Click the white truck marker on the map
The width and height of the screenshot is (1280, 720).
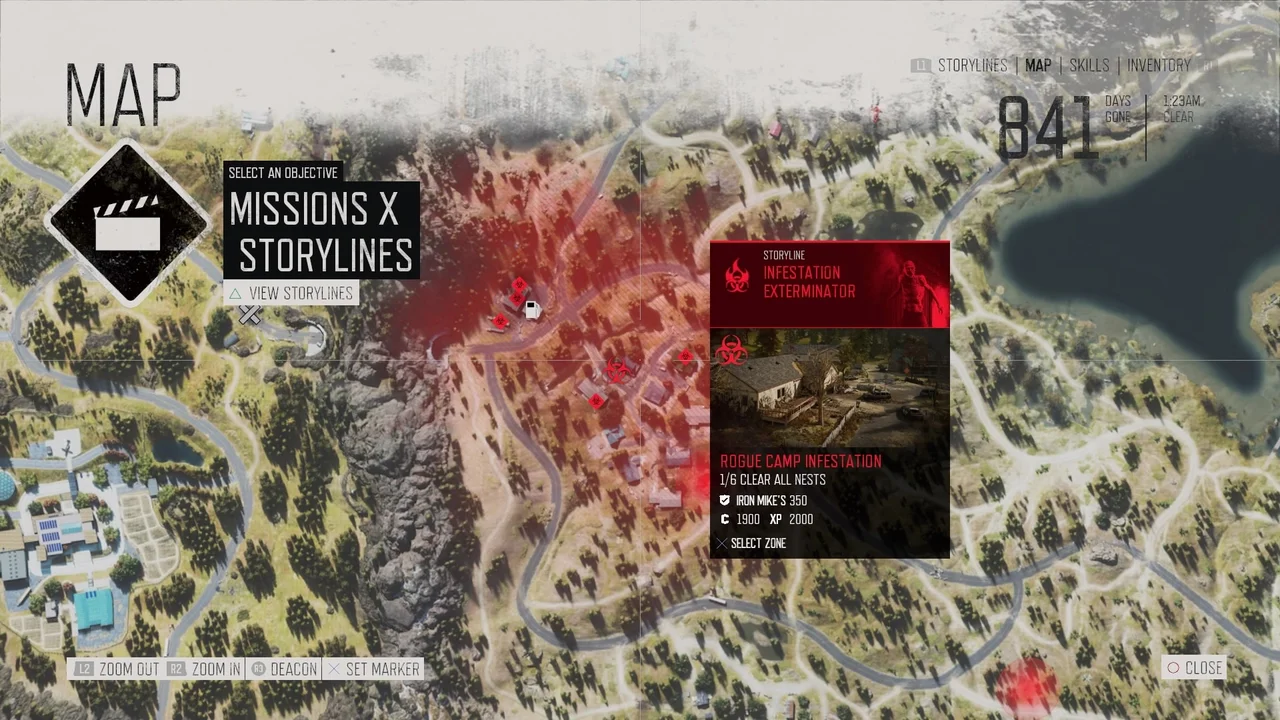point(531,309)
